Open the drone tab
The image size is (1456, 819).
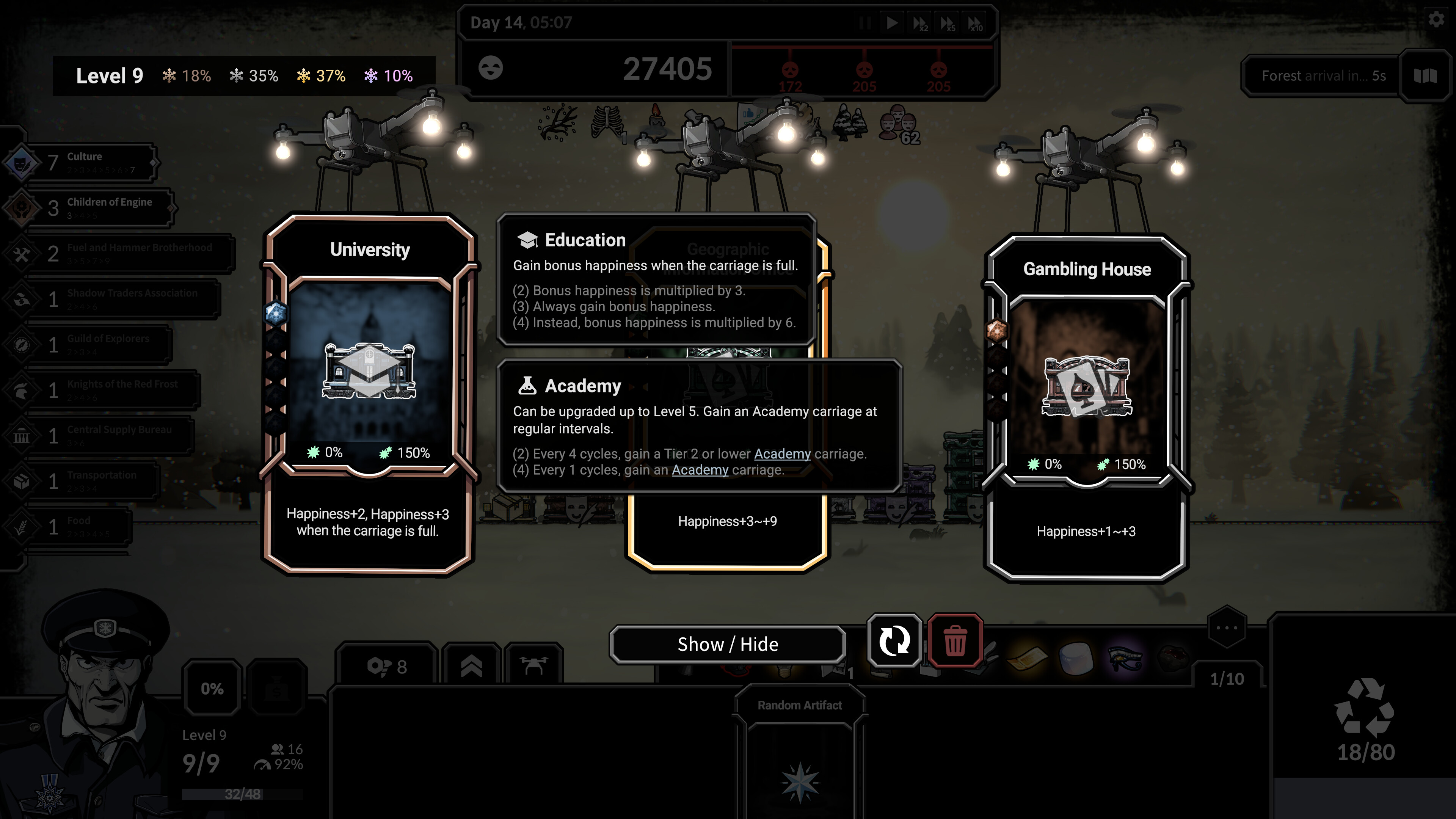click(533, 667)
